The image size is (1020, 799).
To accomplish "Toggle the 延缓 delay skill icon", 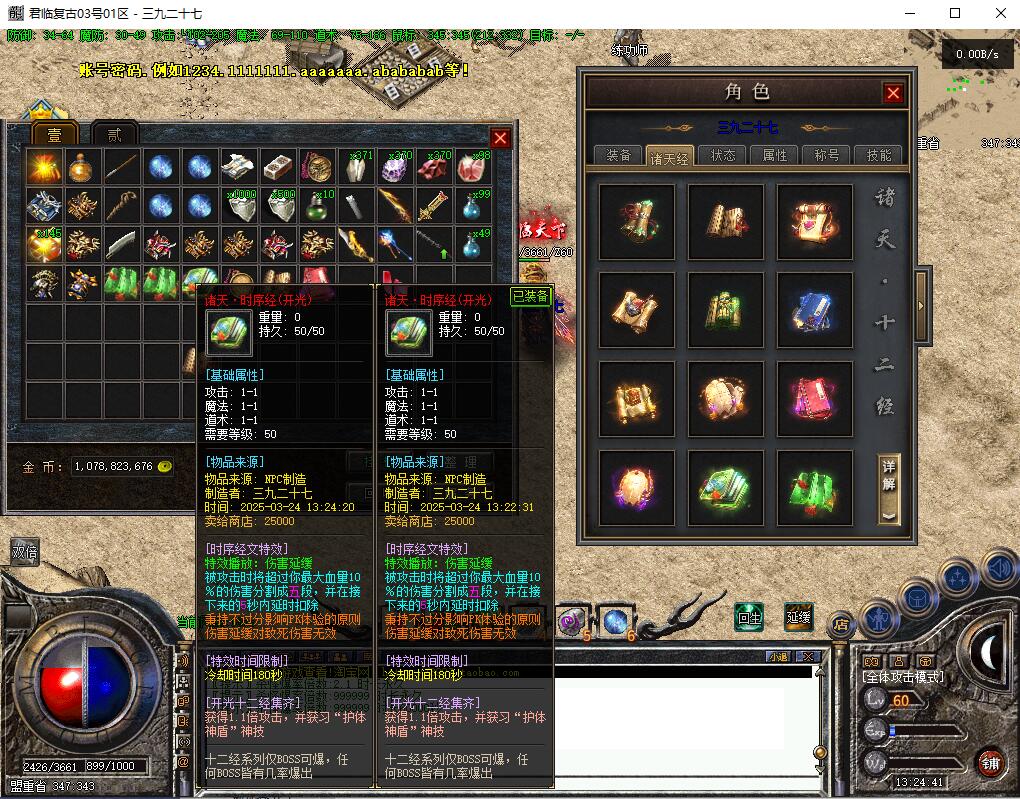I will point(798,617).
